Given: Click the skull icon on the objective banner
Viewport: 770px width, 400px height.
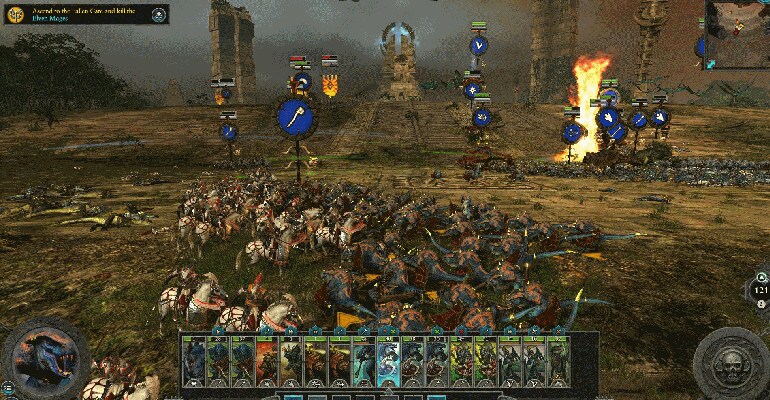Looking at the screenshot, I should 159,13.
